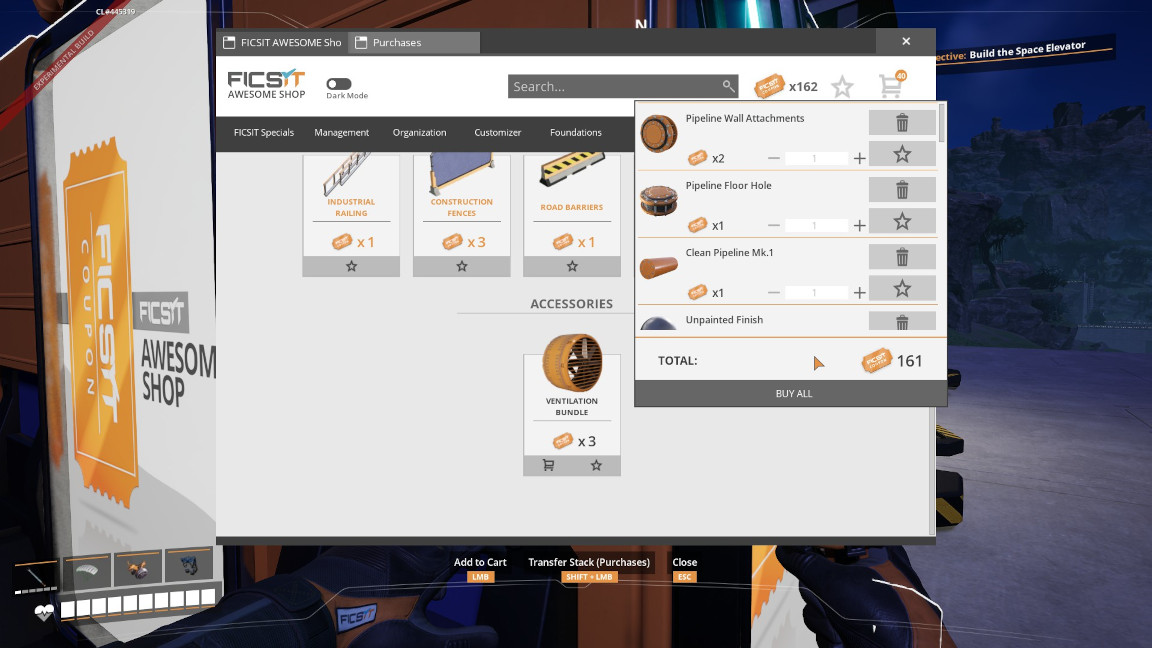Open the FICSIT Specials category
Screen dimensions: 1152x648
tap(264, 132)
